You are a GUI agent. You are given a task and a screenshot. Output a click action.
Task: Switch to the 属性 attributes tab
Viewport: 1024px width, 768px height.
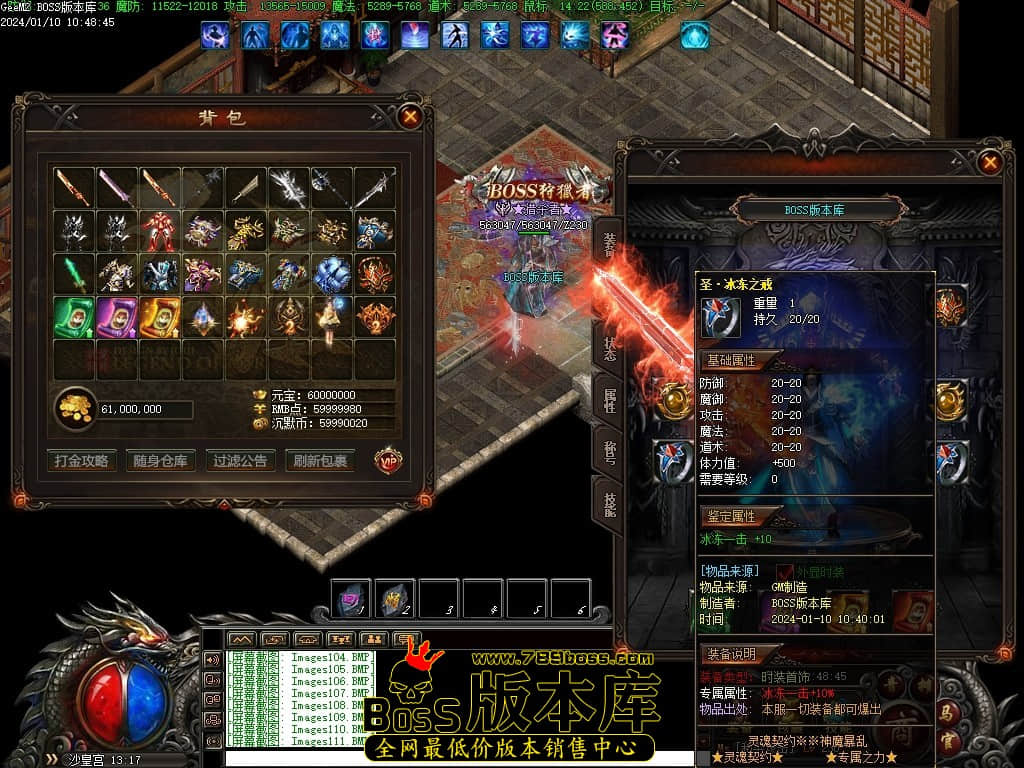coord(609,400)
